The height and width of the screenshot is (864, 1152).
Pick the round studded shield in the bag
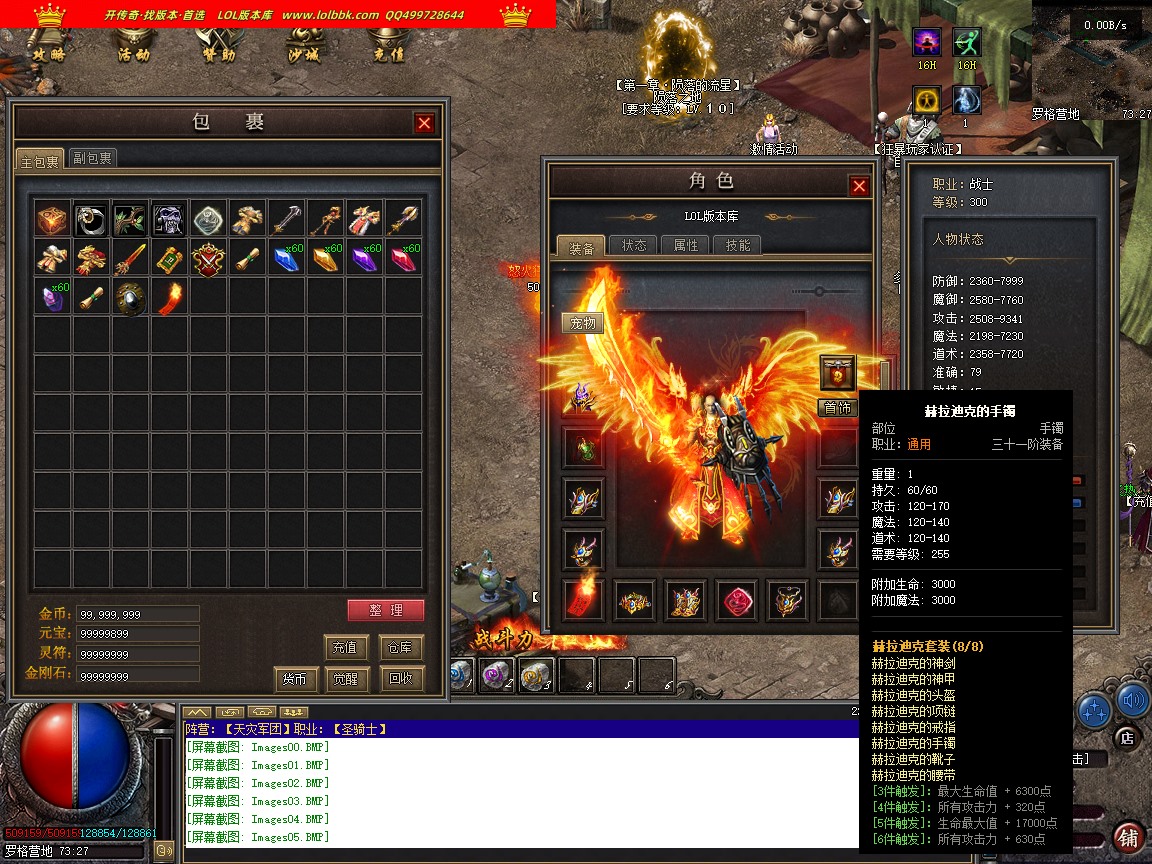(130, 297)
